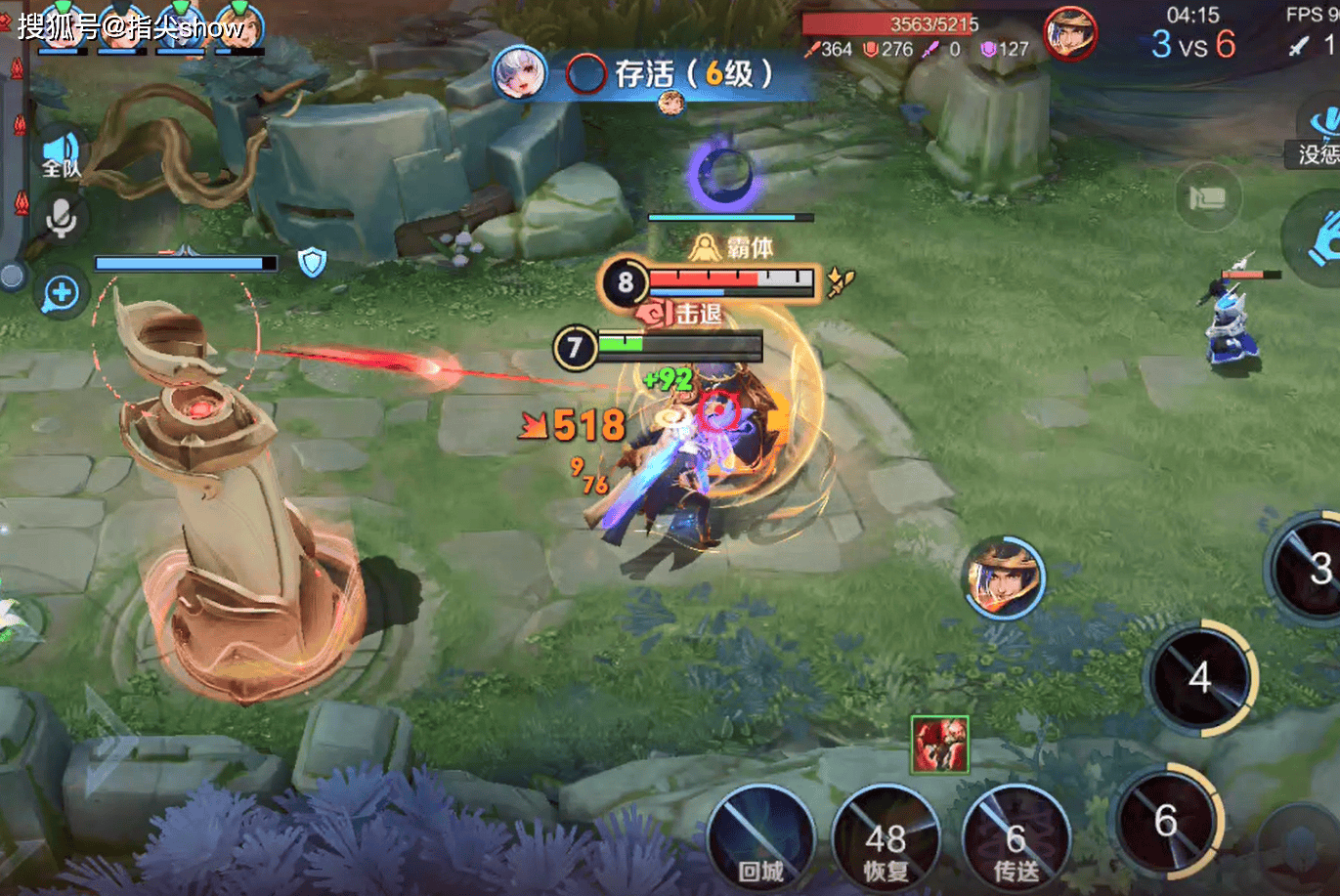Click the silver-haired hero avatar on the 存活 banner
The width and height of the screenshot is (1340, 896).
tap(519, 73)
